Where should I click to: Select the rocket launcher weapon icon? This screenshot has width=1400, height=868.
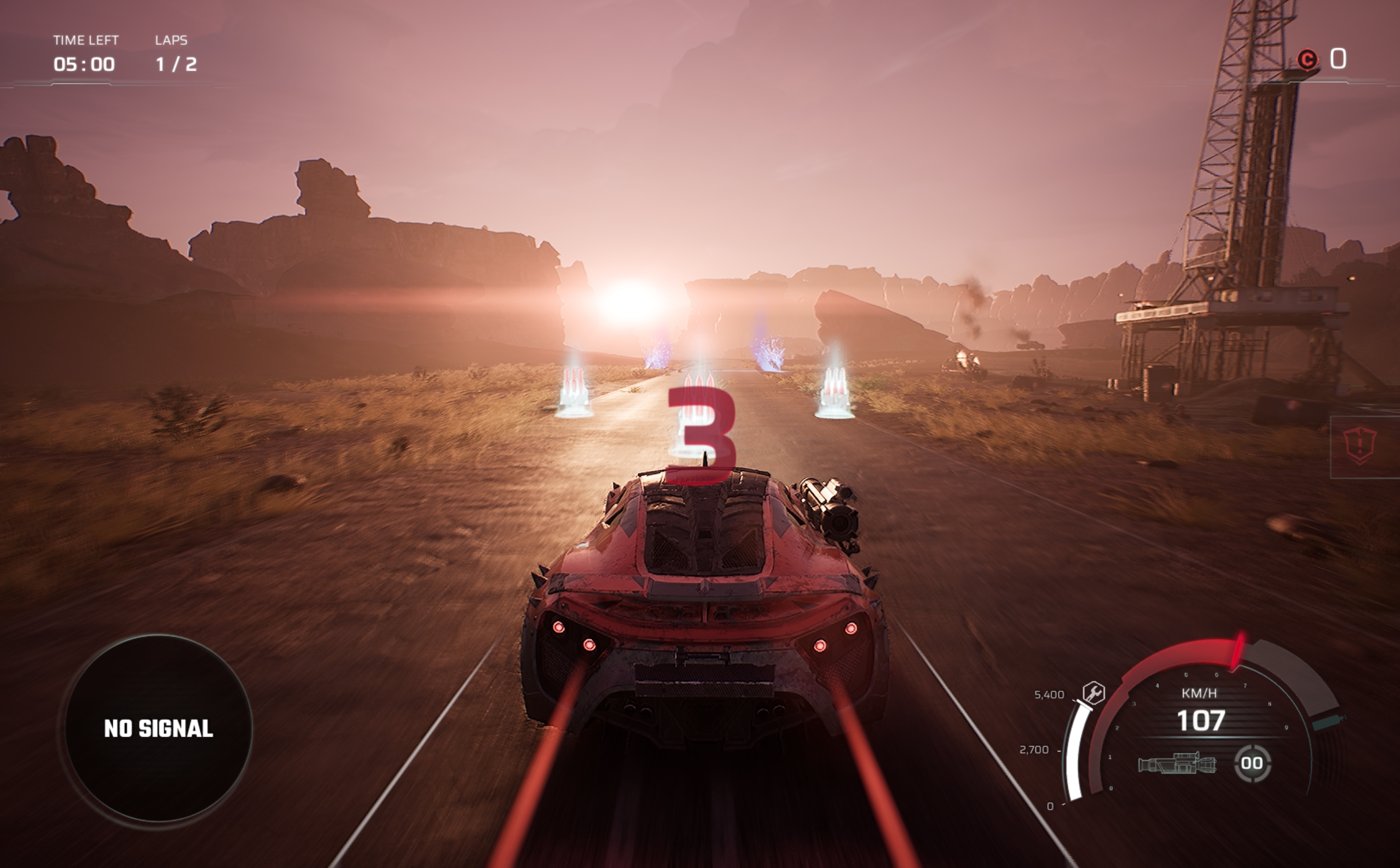tap(1177, 763)
